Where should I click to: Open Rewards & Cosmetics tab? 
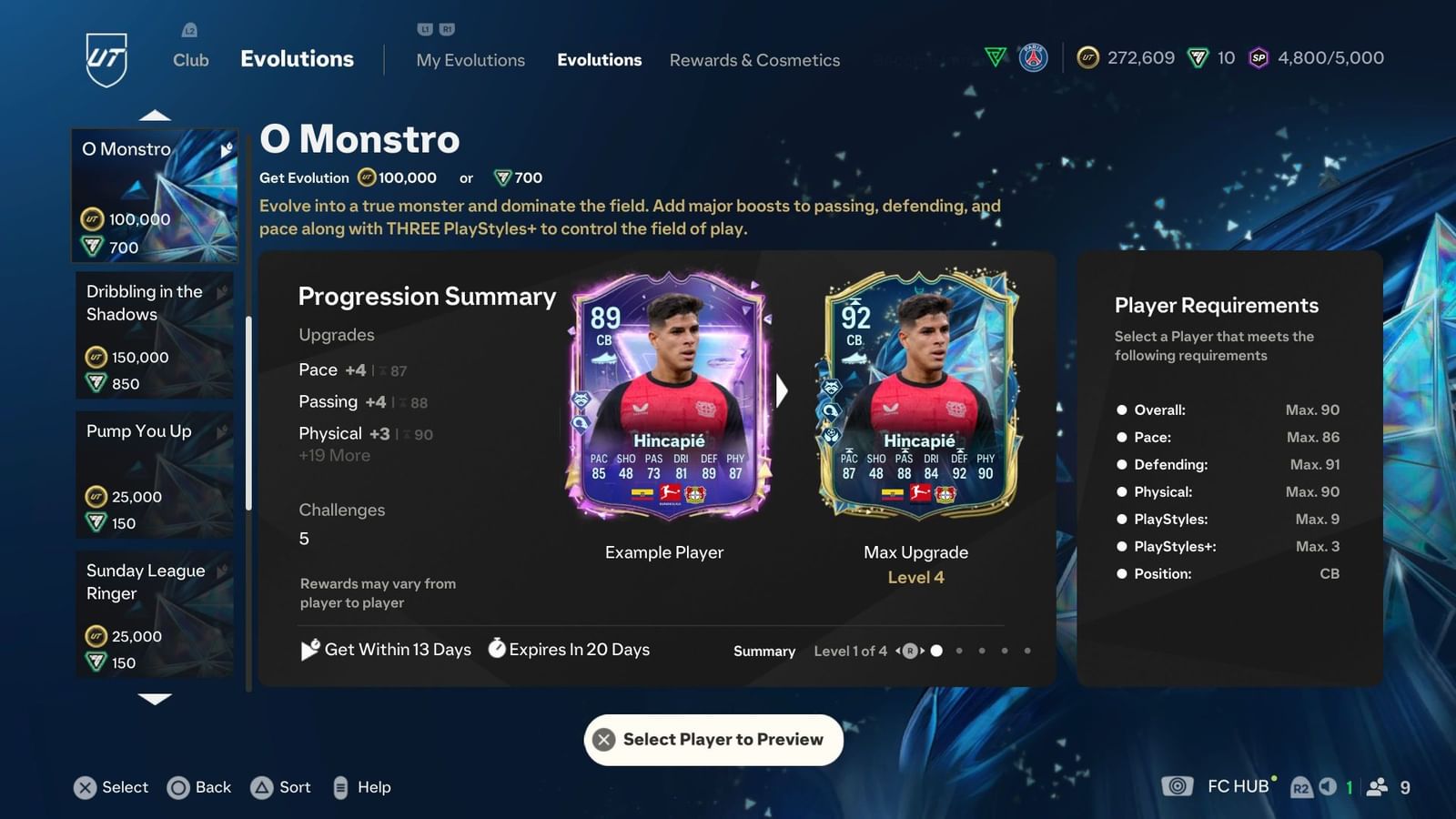pos(754,60)
